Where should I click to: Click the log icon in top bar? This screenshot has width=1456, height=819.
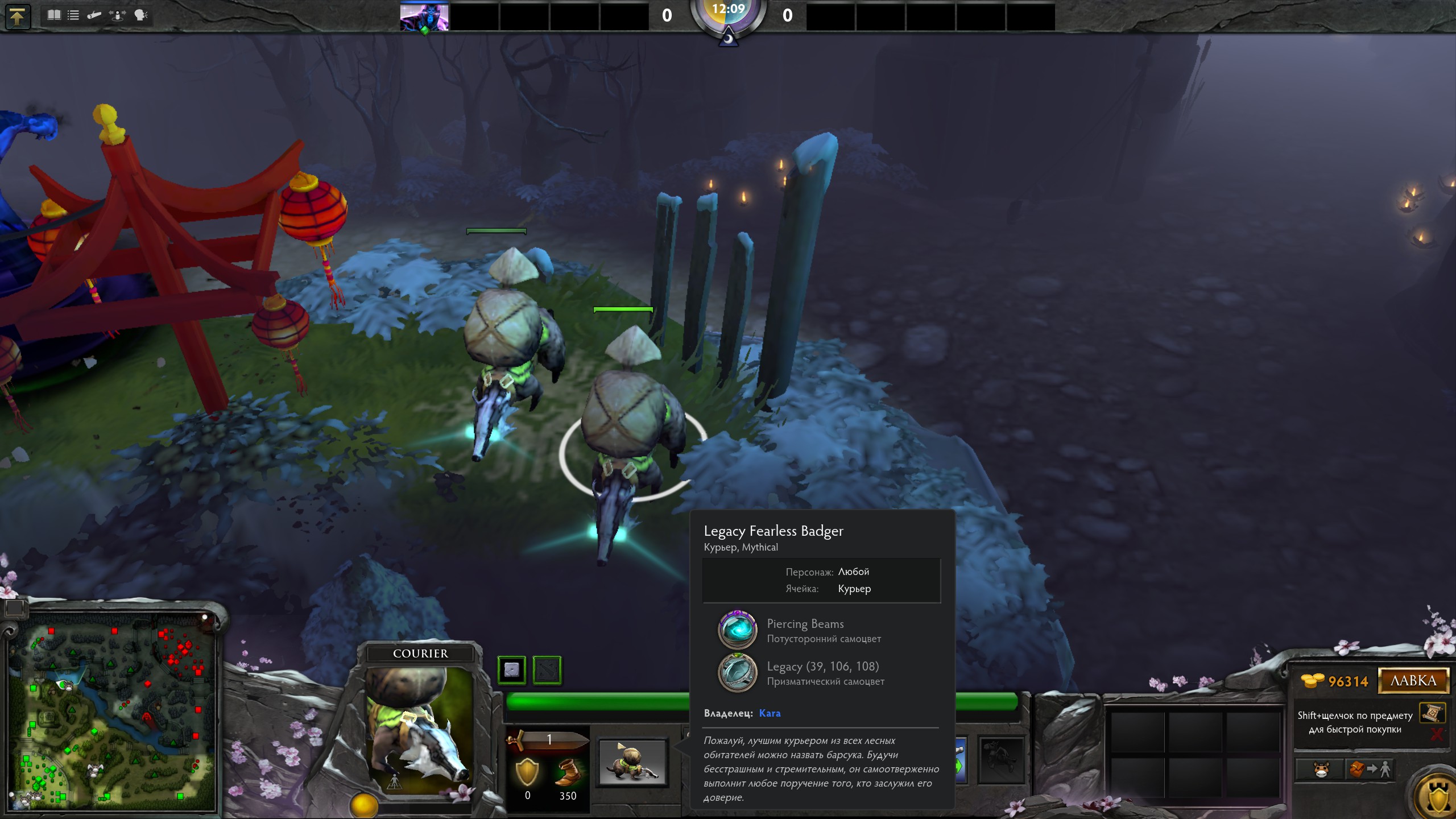94,15
